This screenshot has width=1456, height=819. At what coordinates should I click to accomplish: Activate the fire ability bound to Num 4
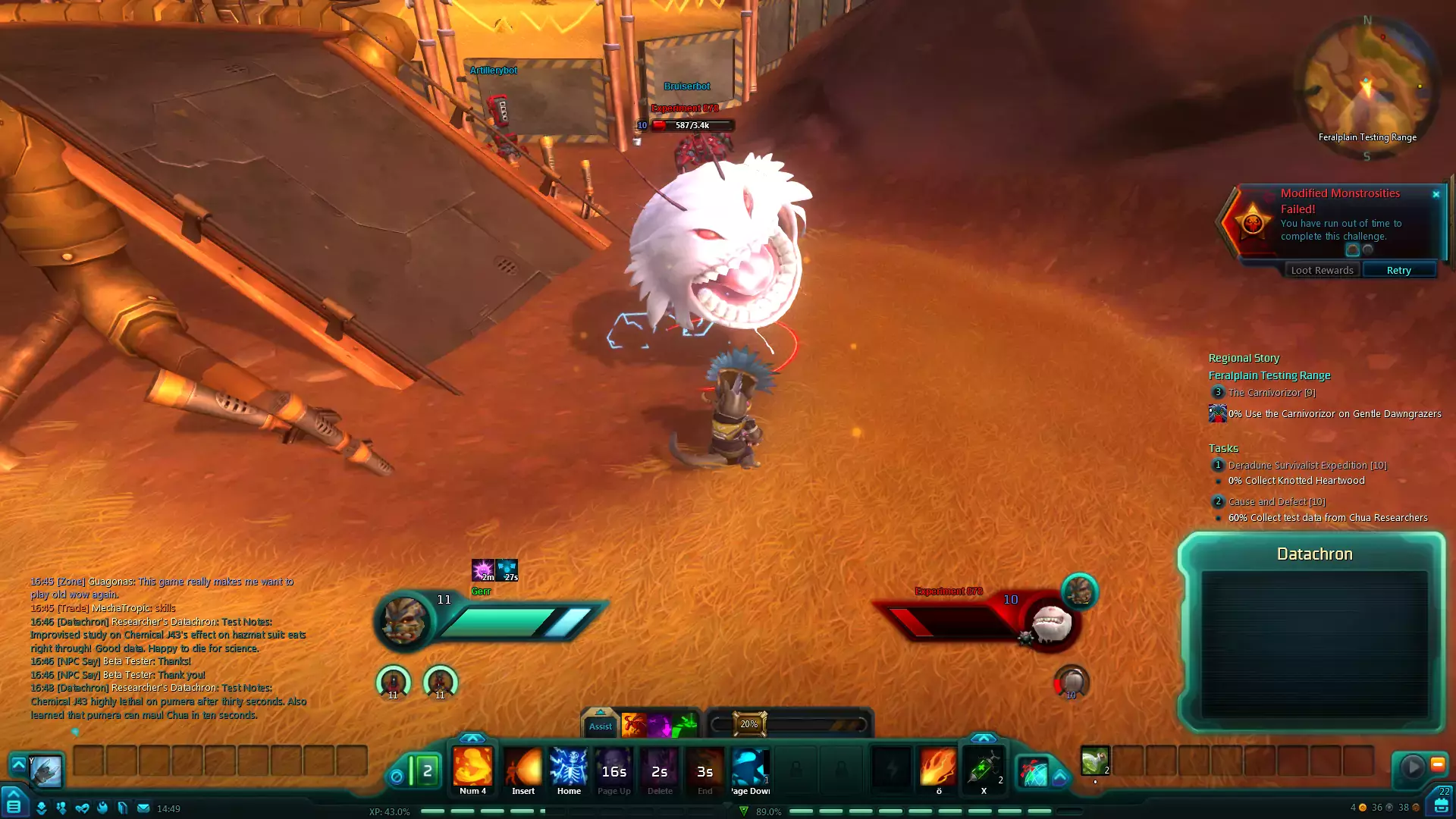click(472, 767)
